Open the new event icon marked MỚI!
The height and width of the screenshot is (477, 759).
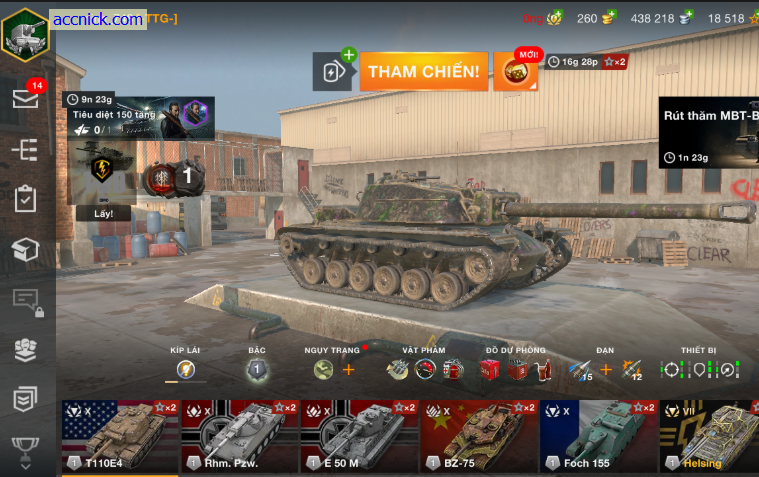click(x=517, y=71)
